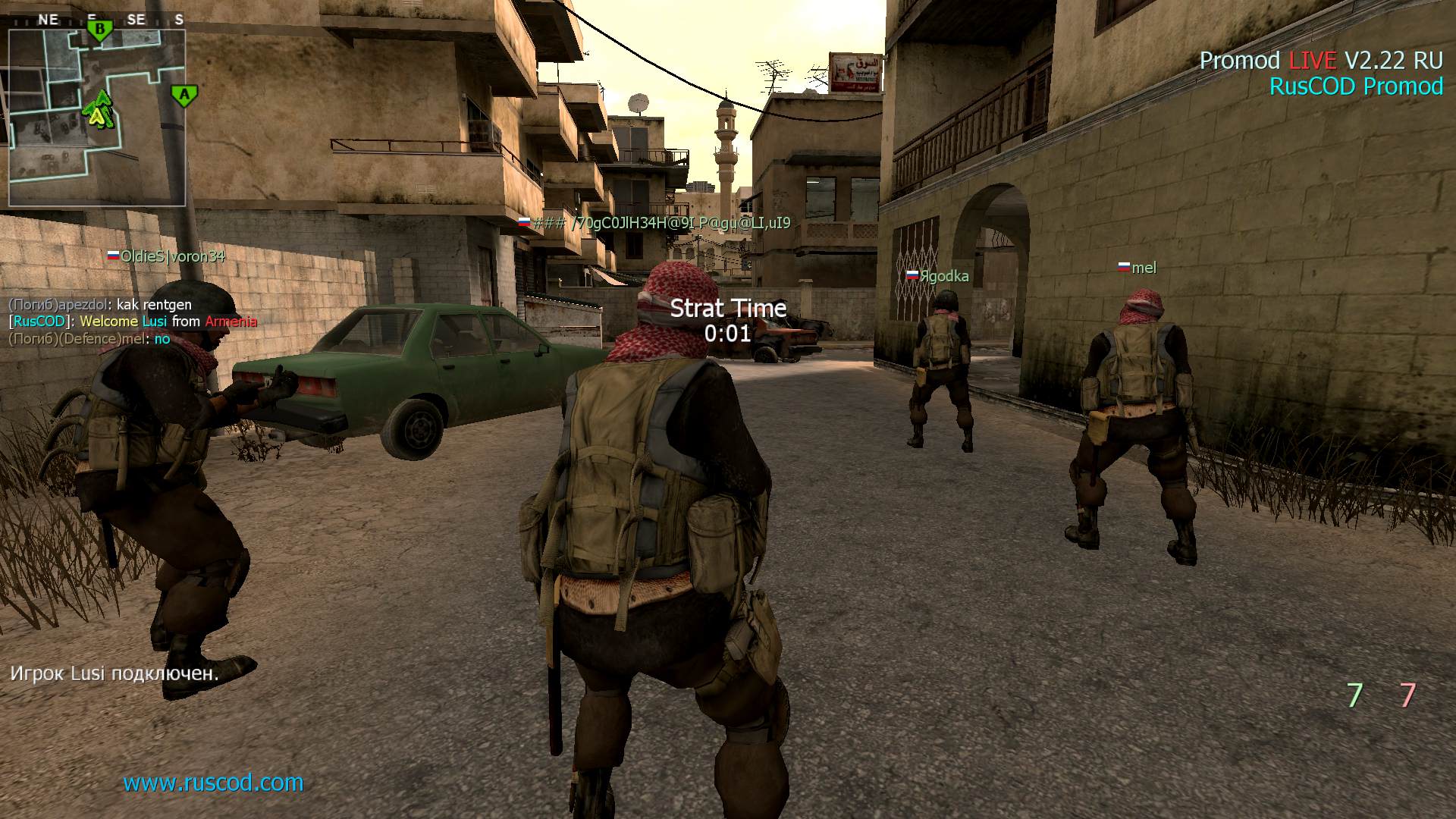Viewport: 1456px width, 819px height.
Task: Select the green A objective marker on the minimap
Action: [x=184, y=94]
